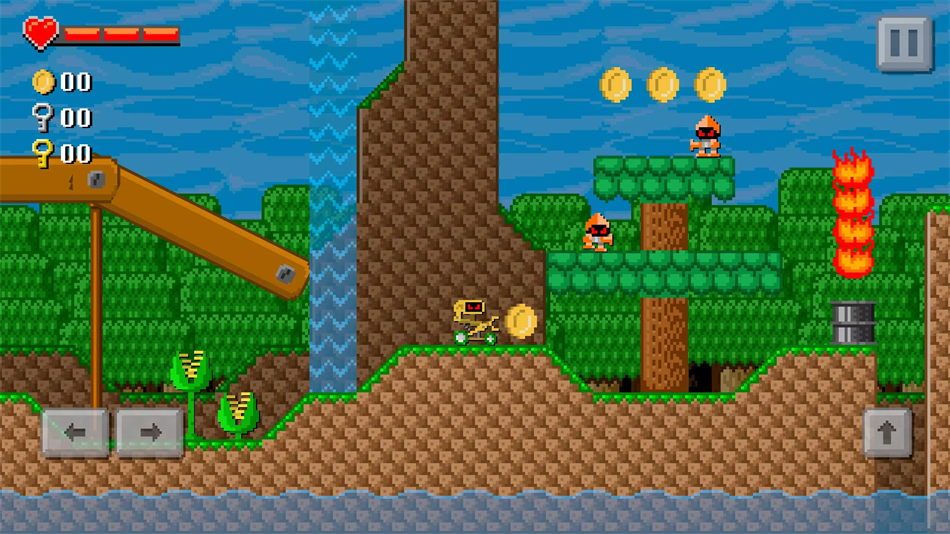
Task: Pause the game
Action: coord(904,43)
